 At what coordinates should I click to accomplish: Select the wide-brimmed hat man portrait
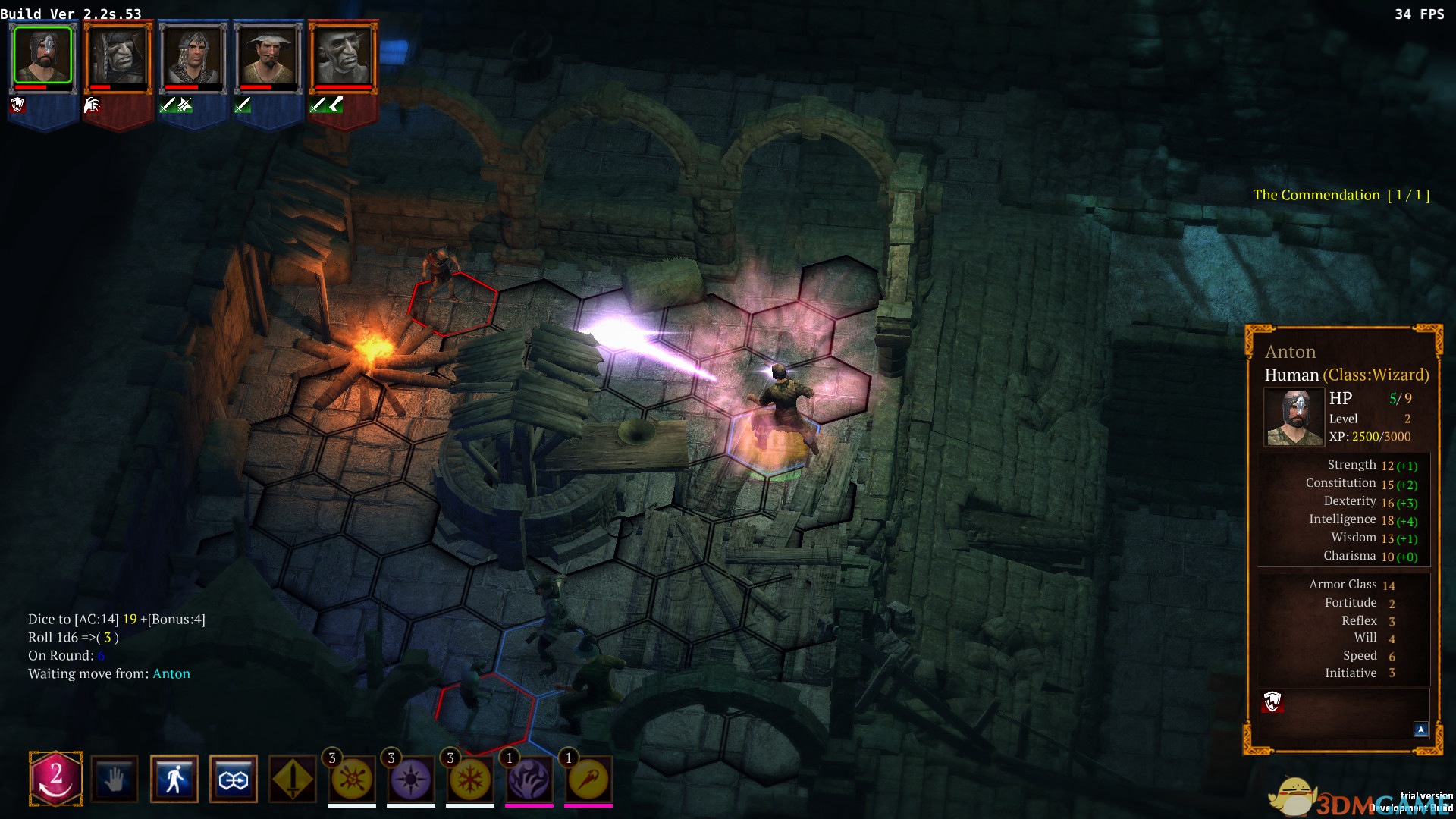[x=268, y=55]
